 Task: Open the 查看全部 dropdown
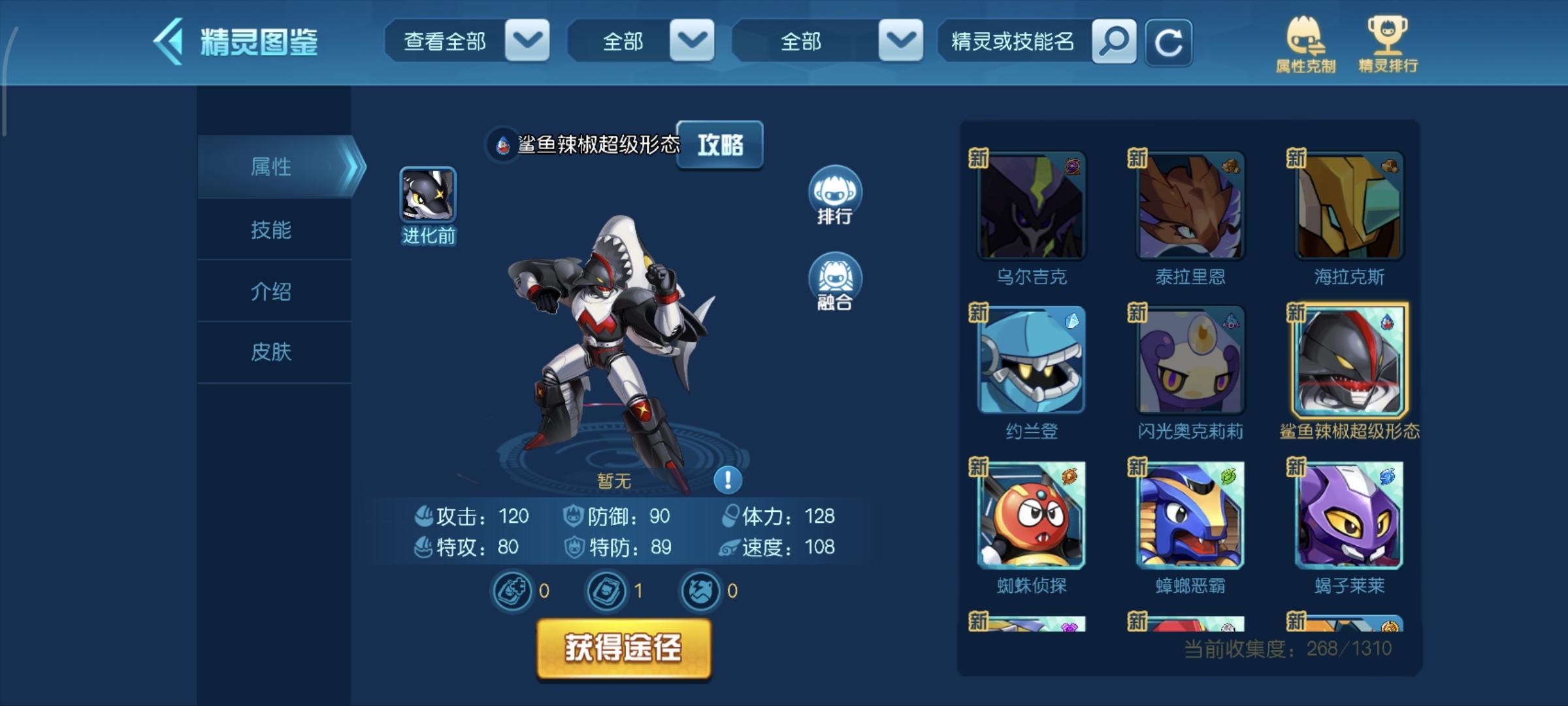point(466,41)
